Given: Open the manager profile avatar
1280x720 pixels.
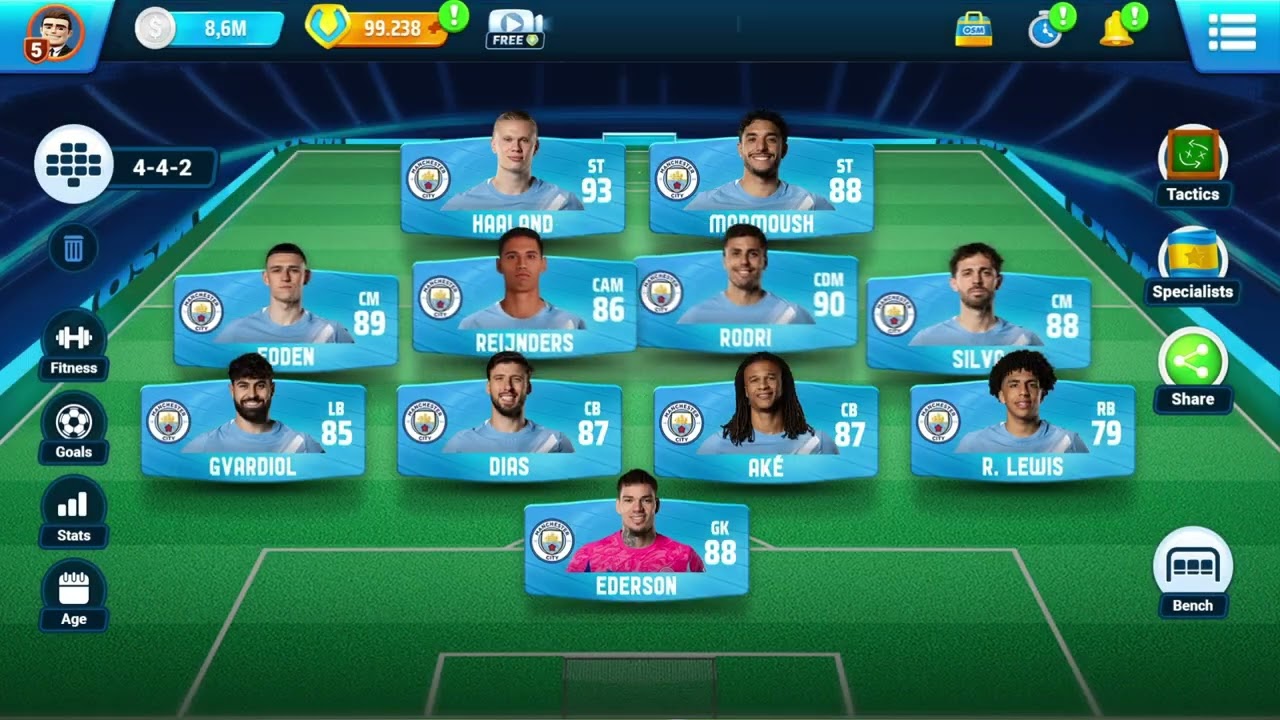Looking at the screenshot, I should 55,32.
